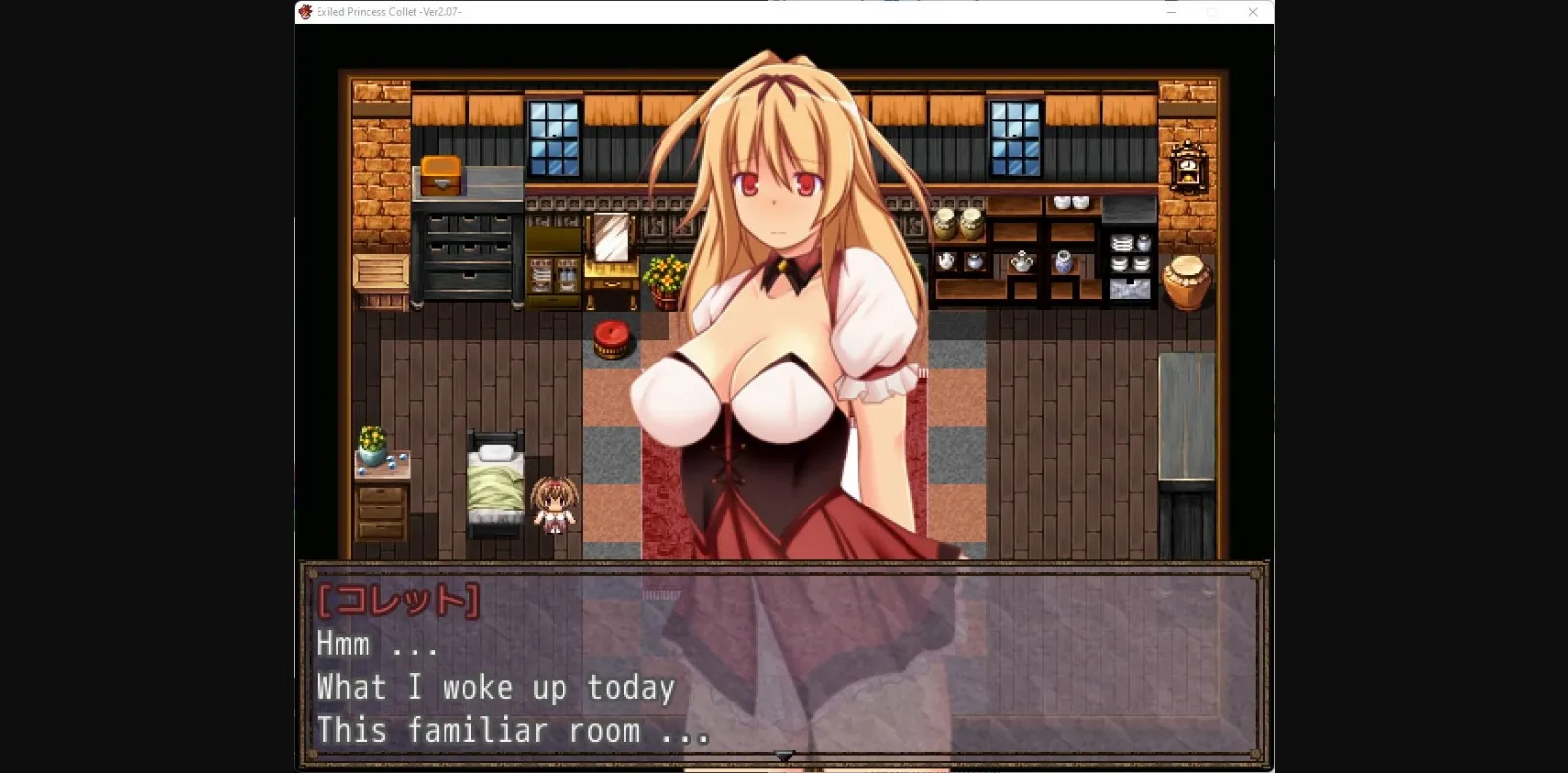Click the large pot beside the dish shelf
Image resolution: width=1568 pixels, height=773 pixels.
(x=1186, y=282)
